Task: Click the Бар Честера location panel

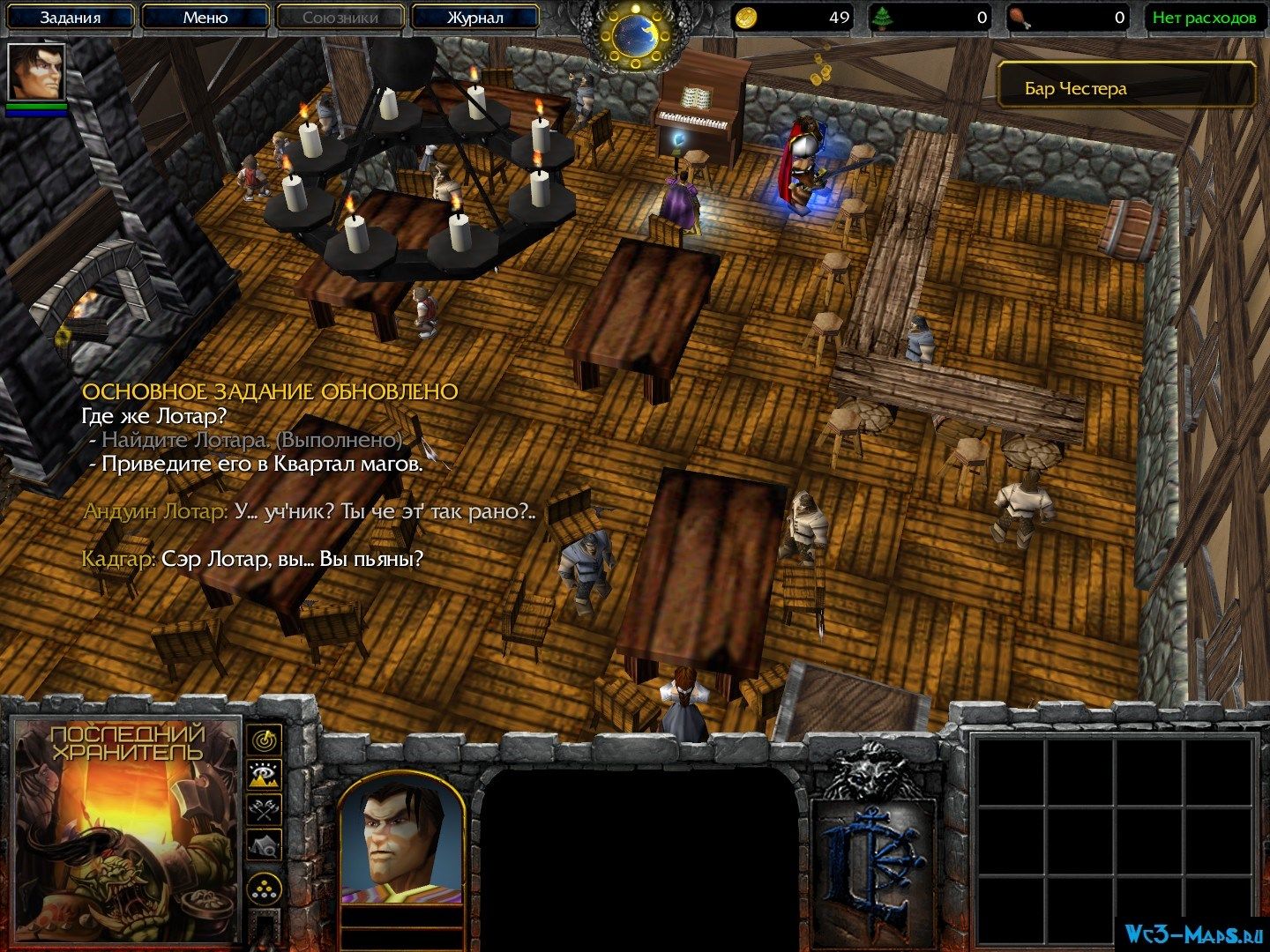Action: coord(1126,88)
